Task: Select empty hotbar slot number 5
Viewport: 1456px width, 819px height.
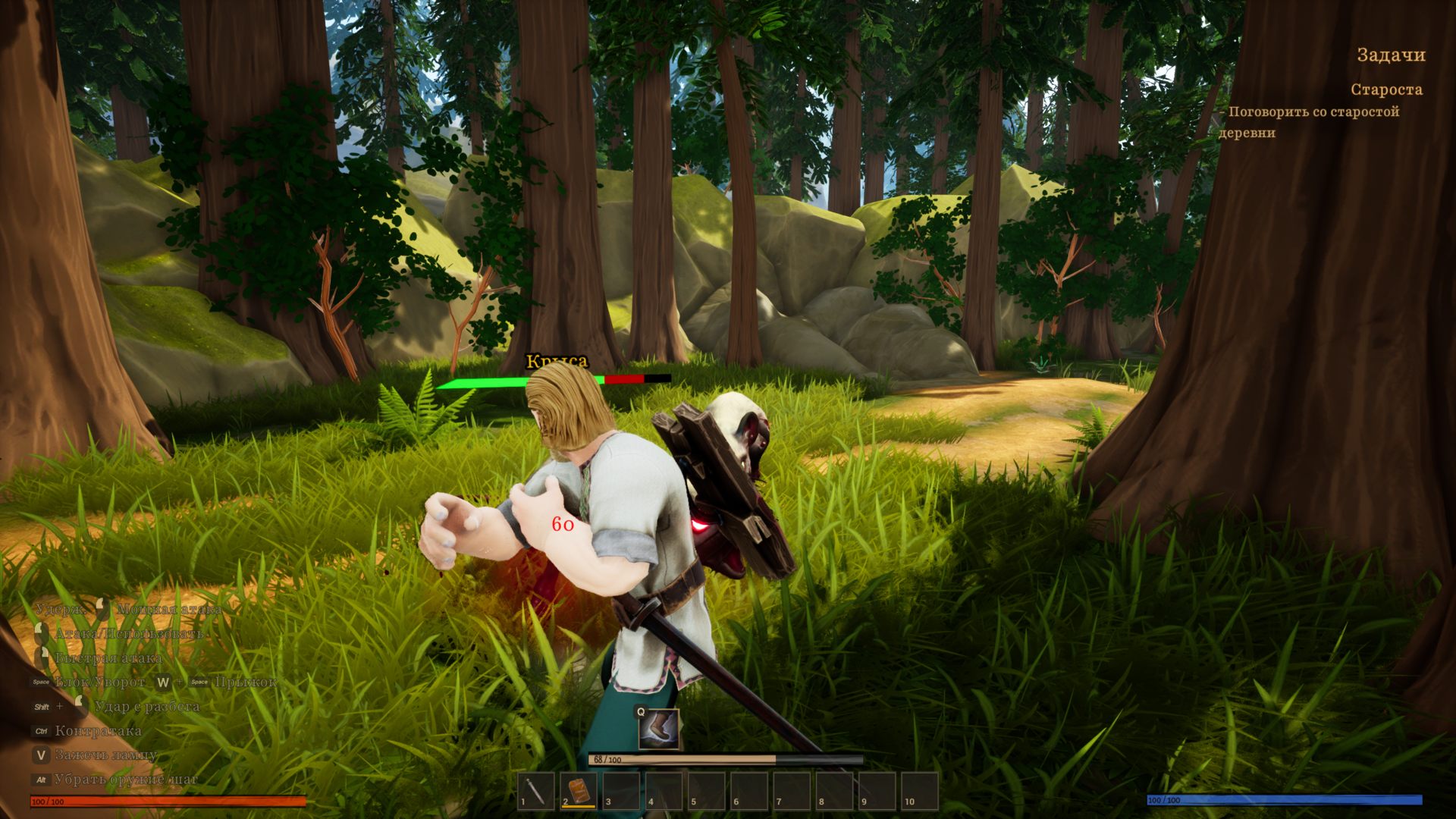Action: pyautogui.click(x=706, y=791)
